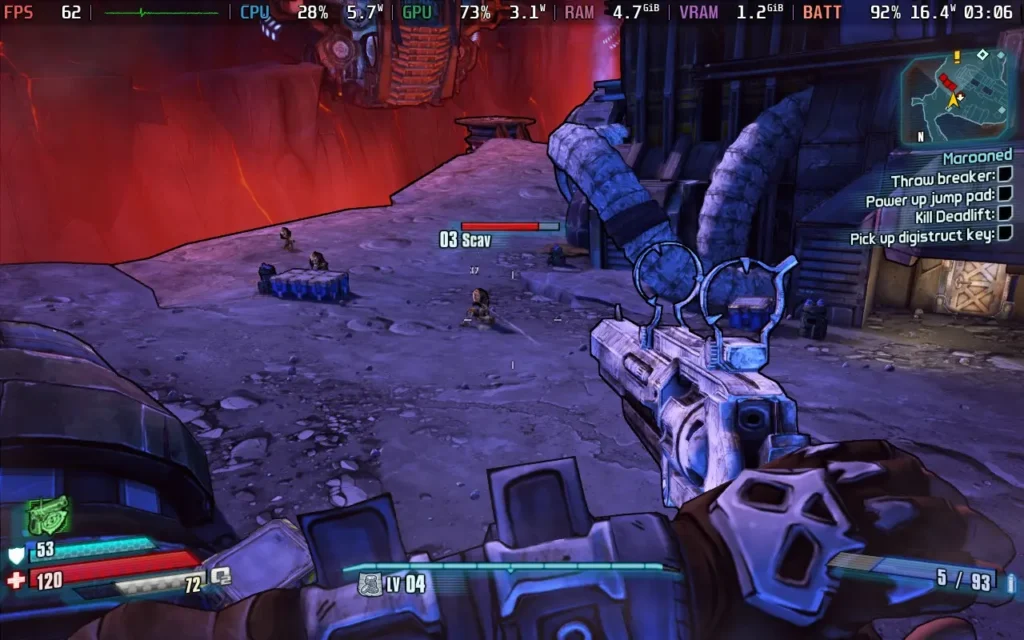Select the Oz kit icon beside 72
The image size is (1024, 640).
(220, 575)
